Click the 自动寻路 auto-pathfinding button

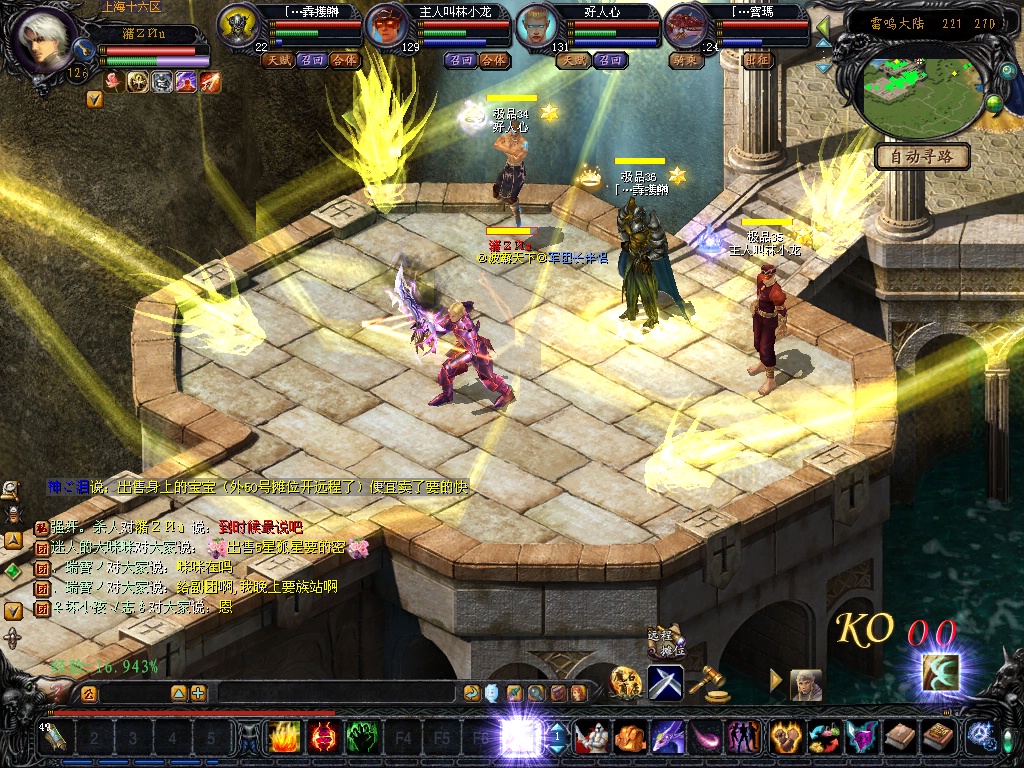(x=922, y=156)
